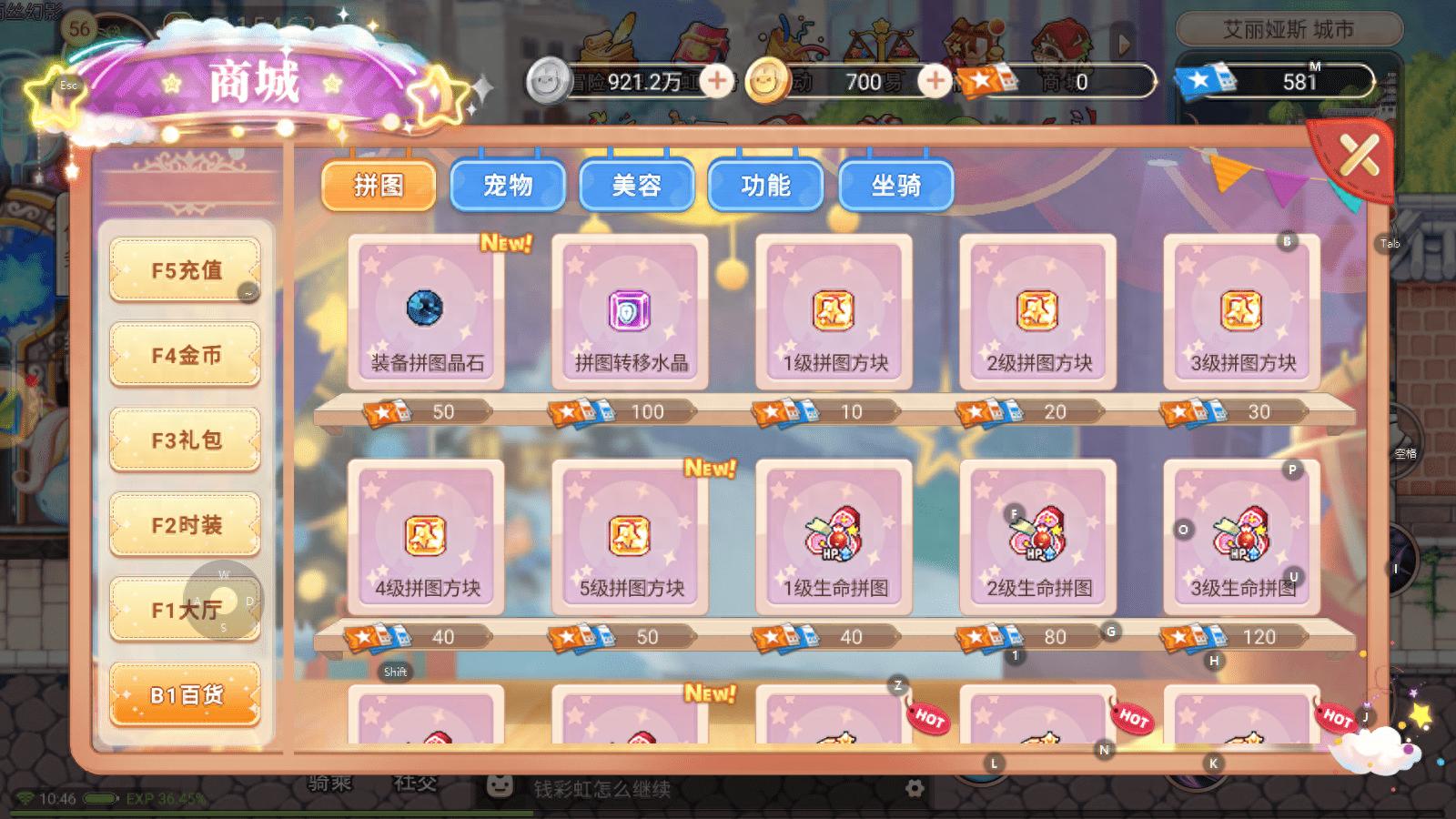Viewport: 1456px width, 819px height.
Task: Open the 美容 tab
Action: [637, 185]
